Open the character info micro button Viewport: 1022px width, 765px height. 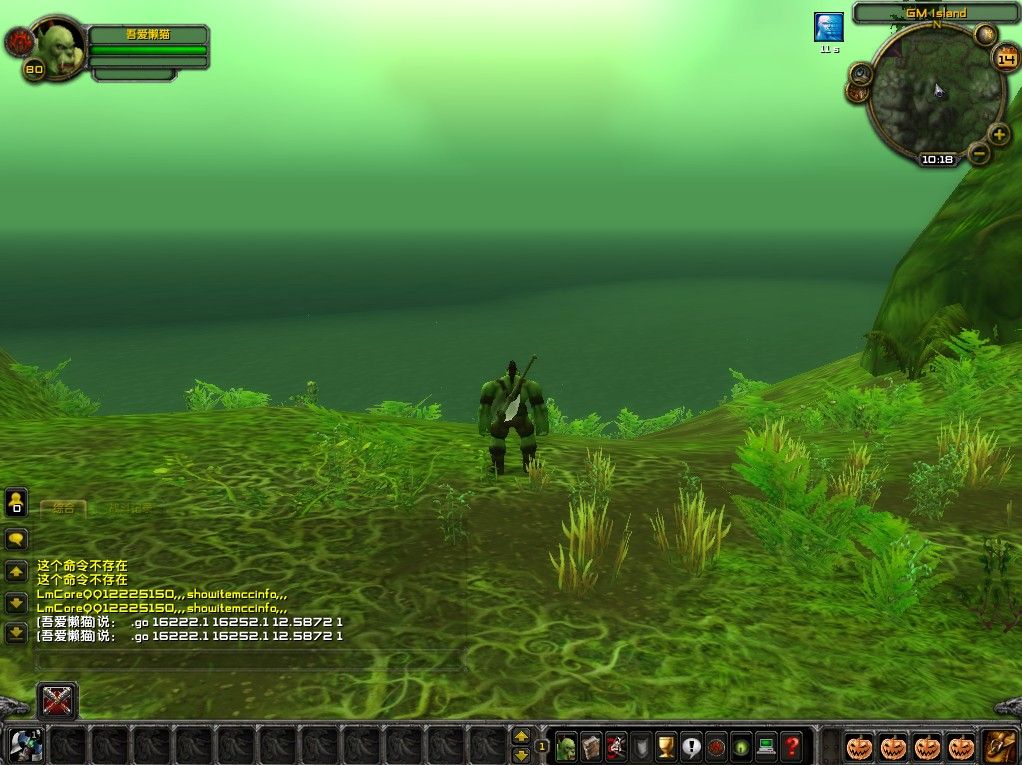(566, 746)
